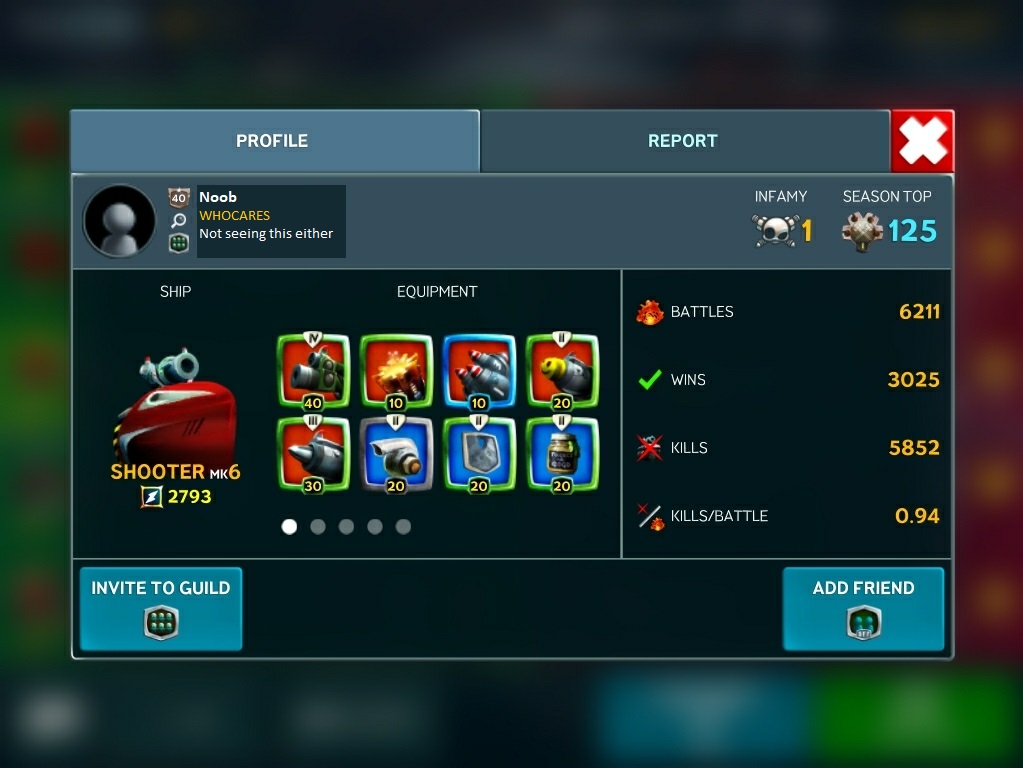The height and width of the screenshot is (768, 1023).
Task: Switch to the Report tab
Action: [684, 141]
